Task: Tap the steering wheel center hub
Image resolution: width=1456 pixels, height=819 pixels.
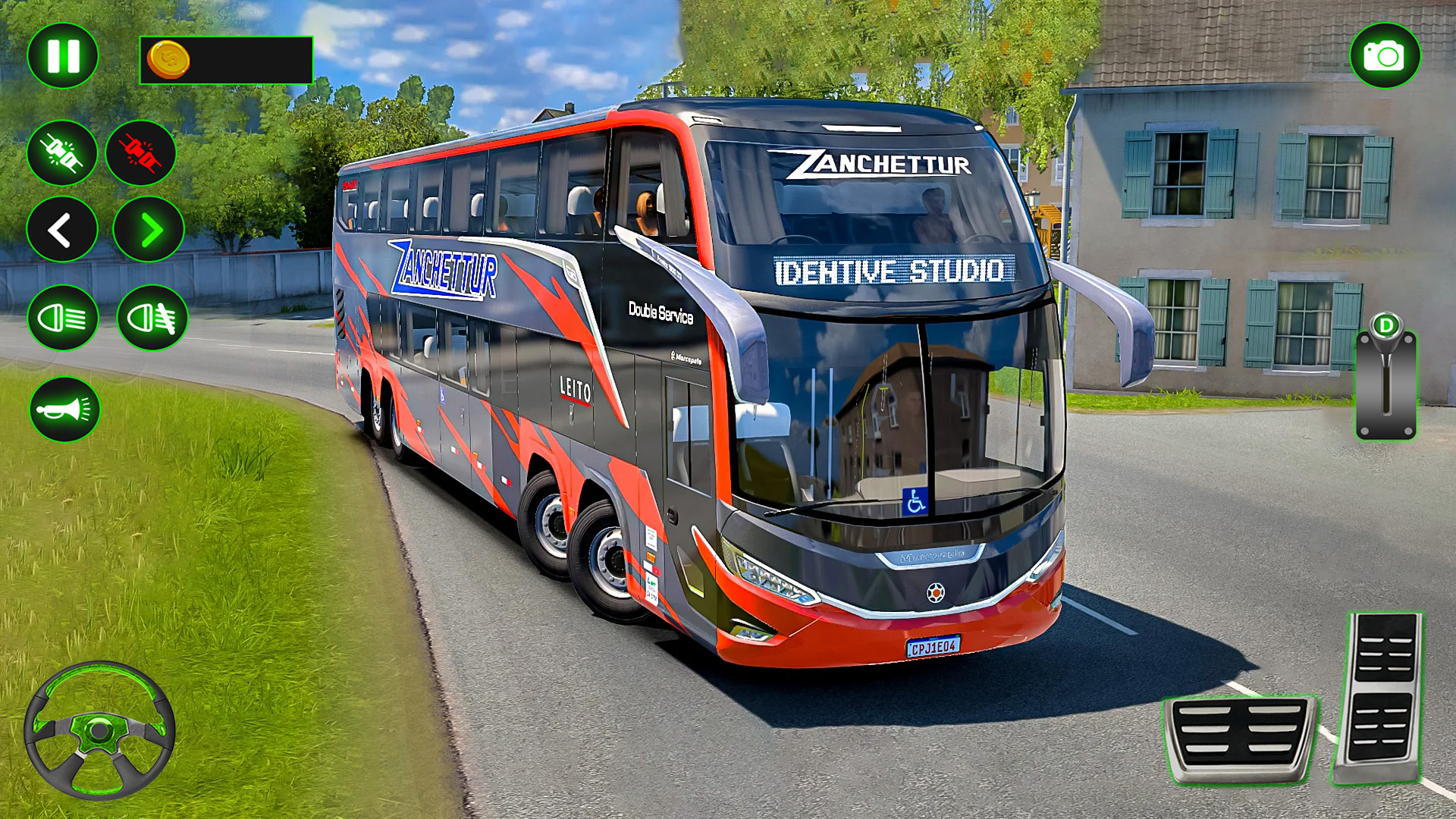Action: click(101, 729)
